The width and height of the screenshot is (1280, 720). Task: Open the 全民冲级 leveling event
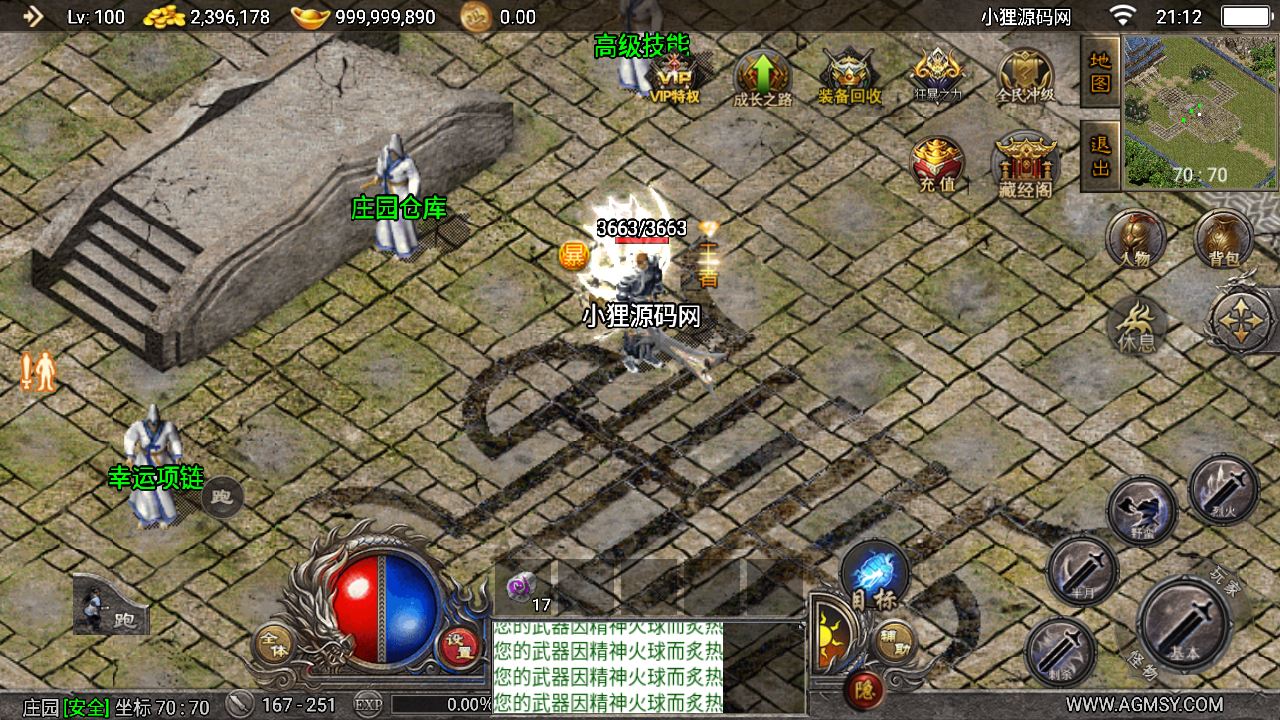(x=1025, y=77)
